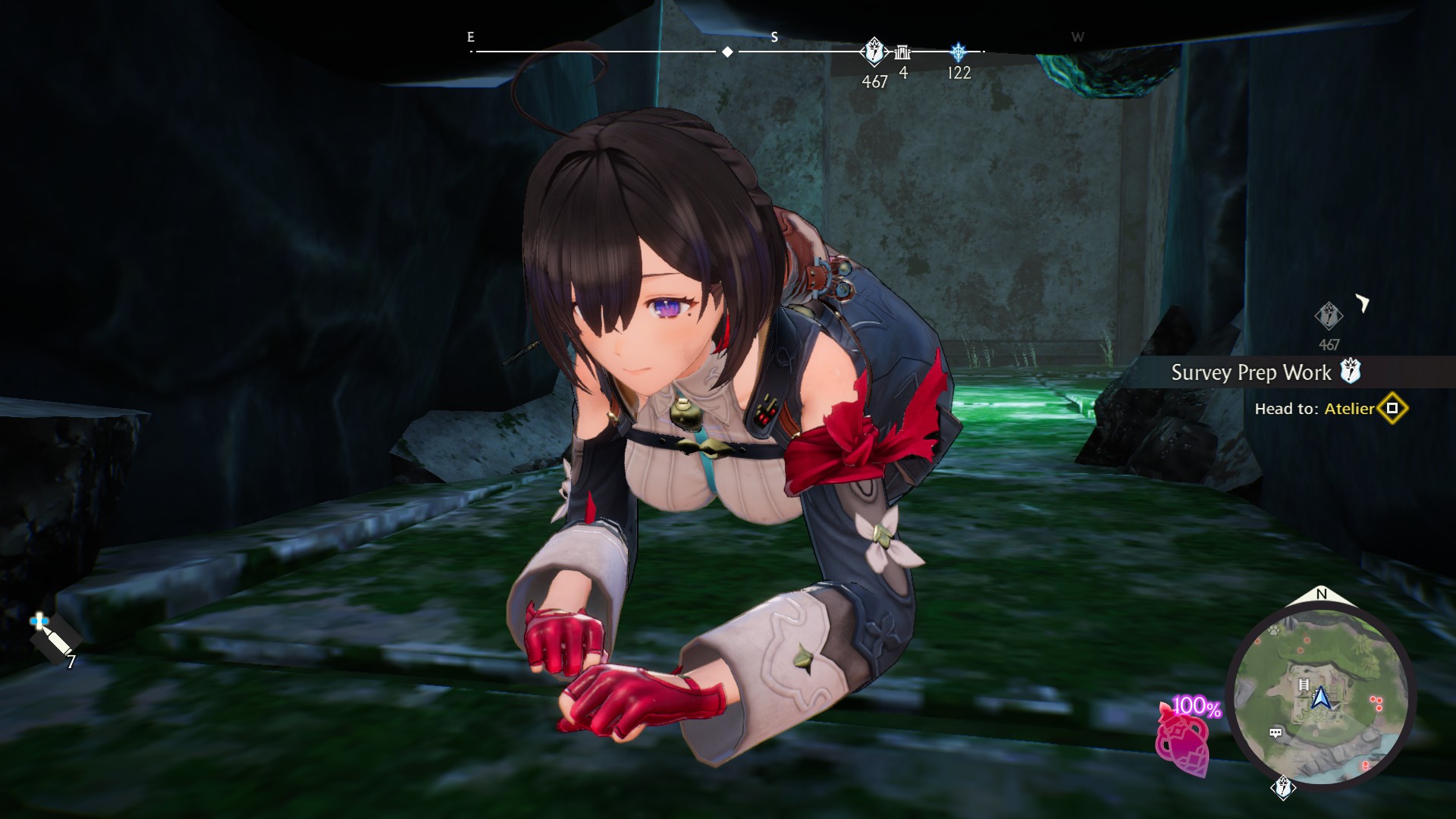Click the speech bubble marker on minimap
The image size is (1456, 819).
point(1276,733)
